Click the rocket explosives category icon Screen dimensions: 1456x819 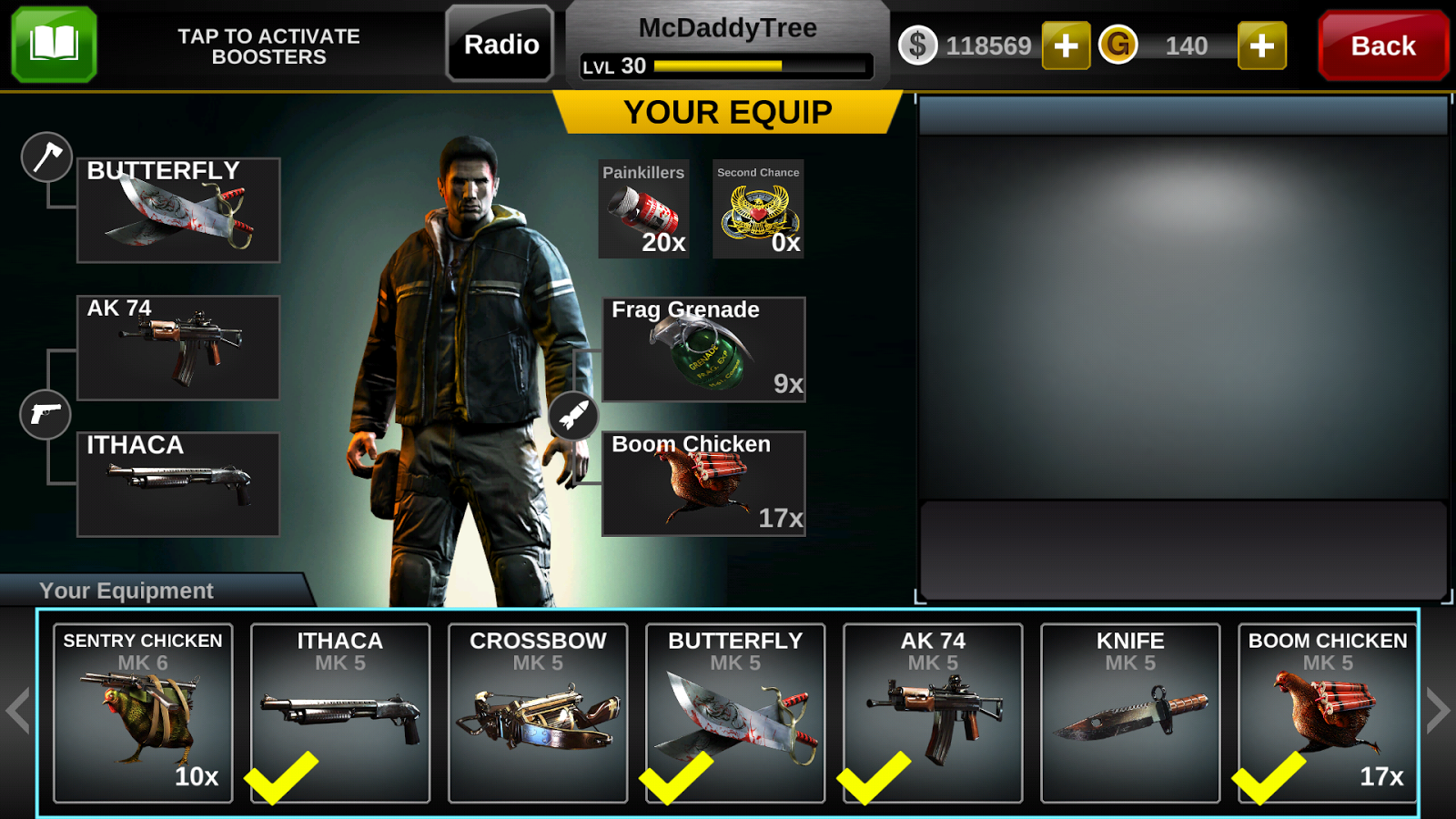[x=575, y=414]
